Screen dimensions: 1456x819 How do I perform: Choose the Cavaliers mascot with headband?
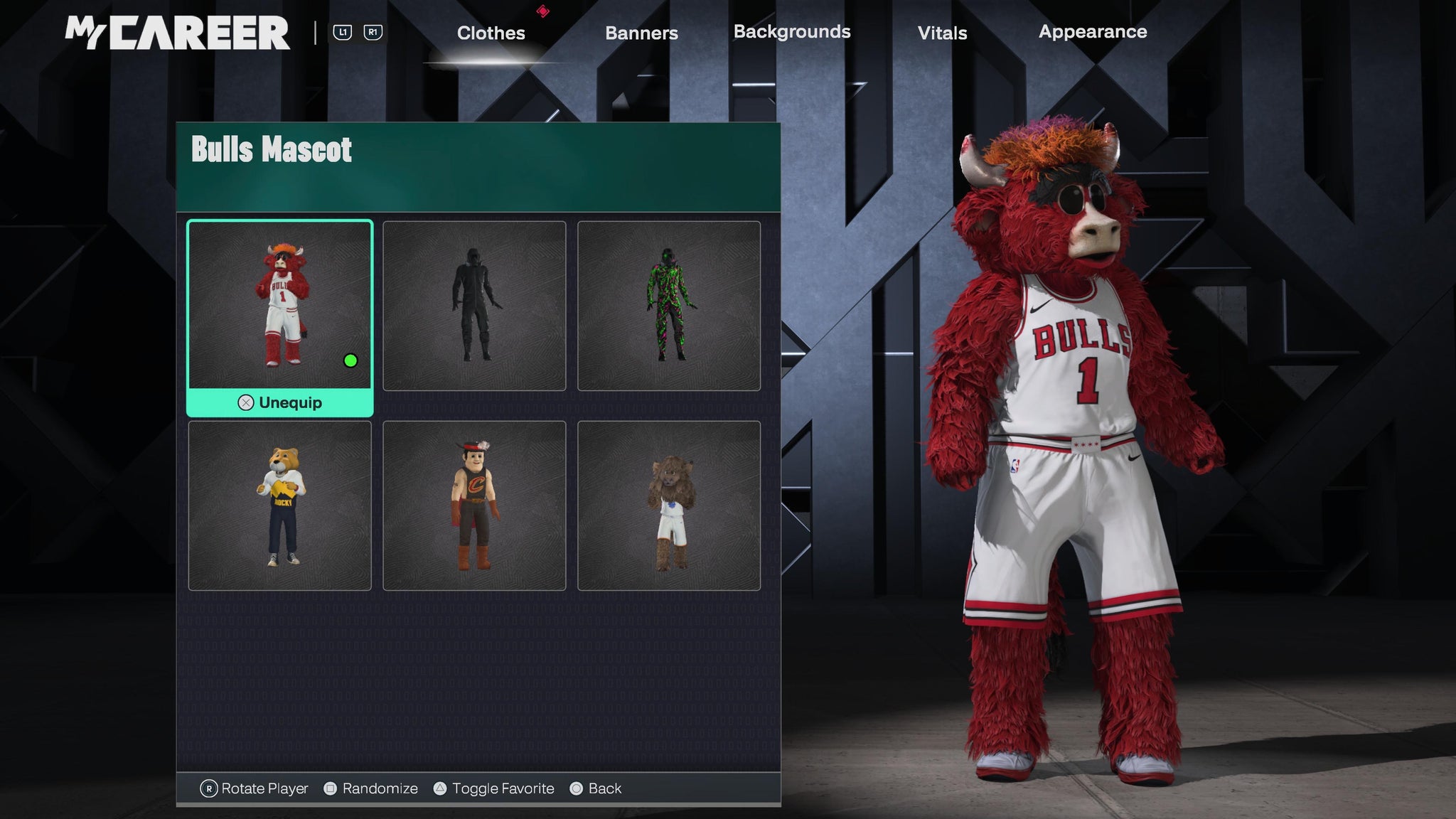tap(474, 505)
